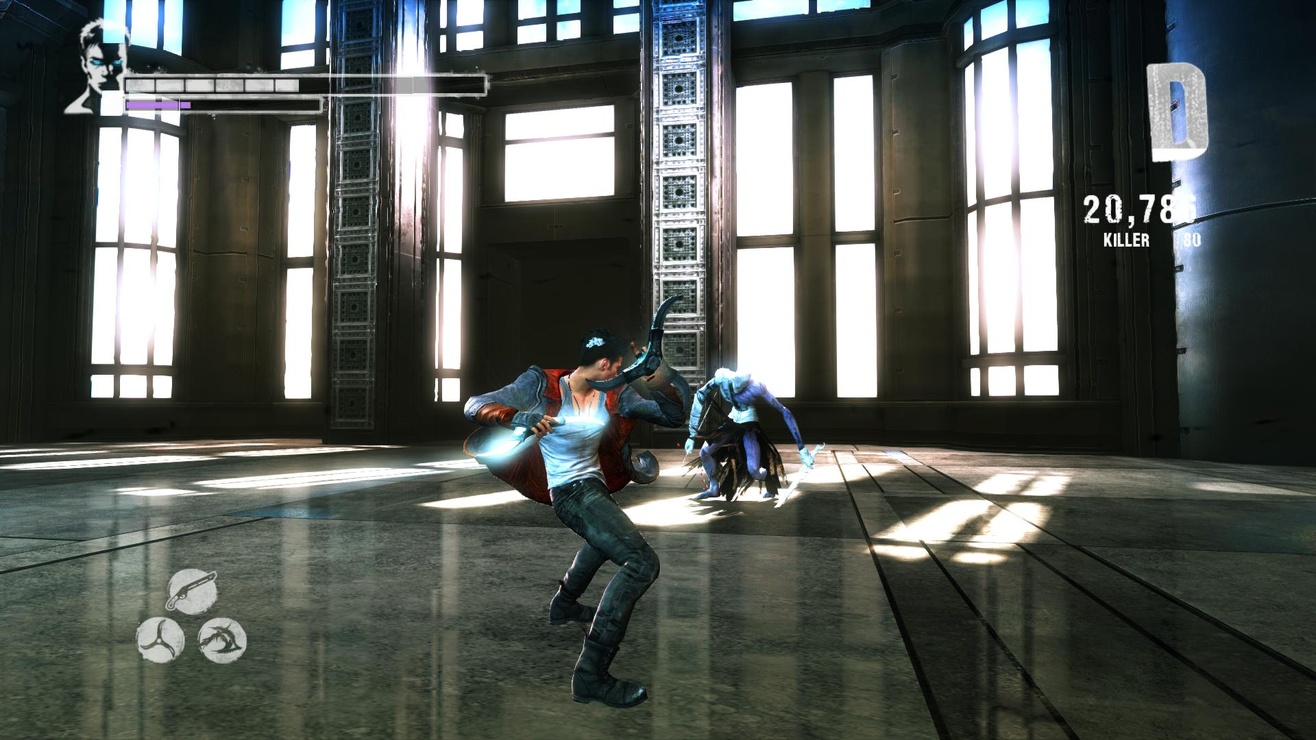Click the KILLER style label
1316x740 pixels.
click(x=1125, y=241)
